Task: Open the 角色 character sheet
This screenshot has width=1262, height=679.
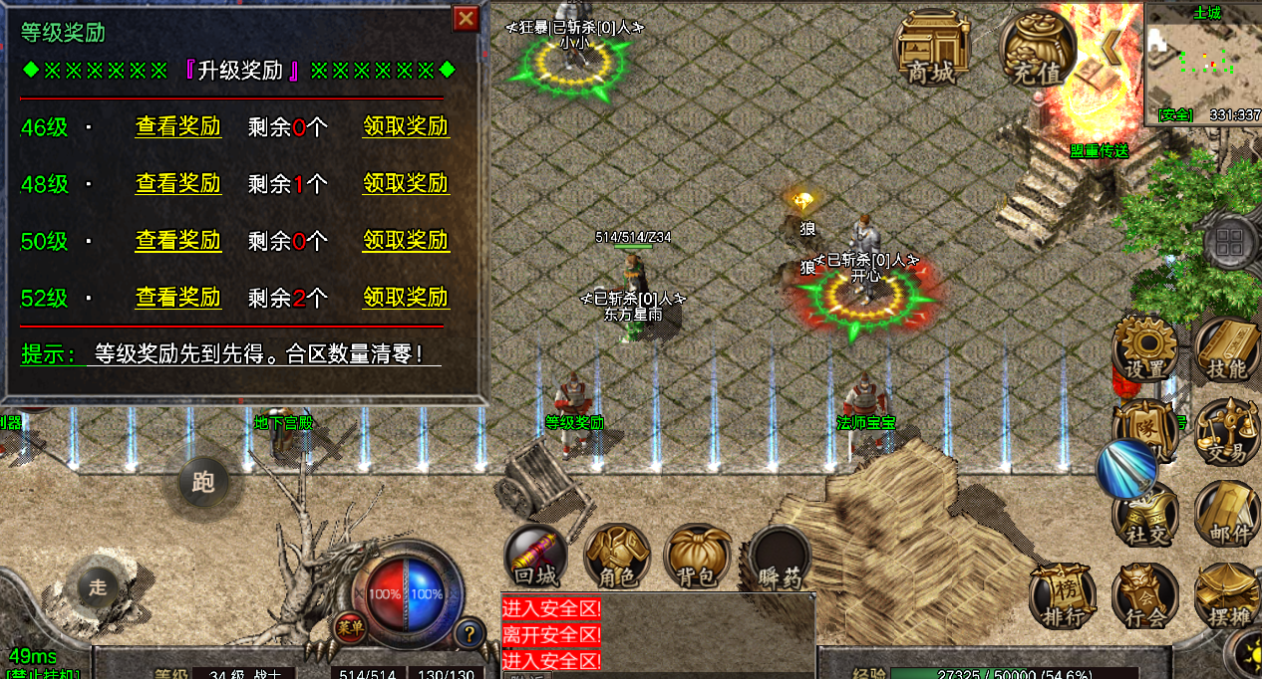Action: pyautogui.click(x=617, y=557)
